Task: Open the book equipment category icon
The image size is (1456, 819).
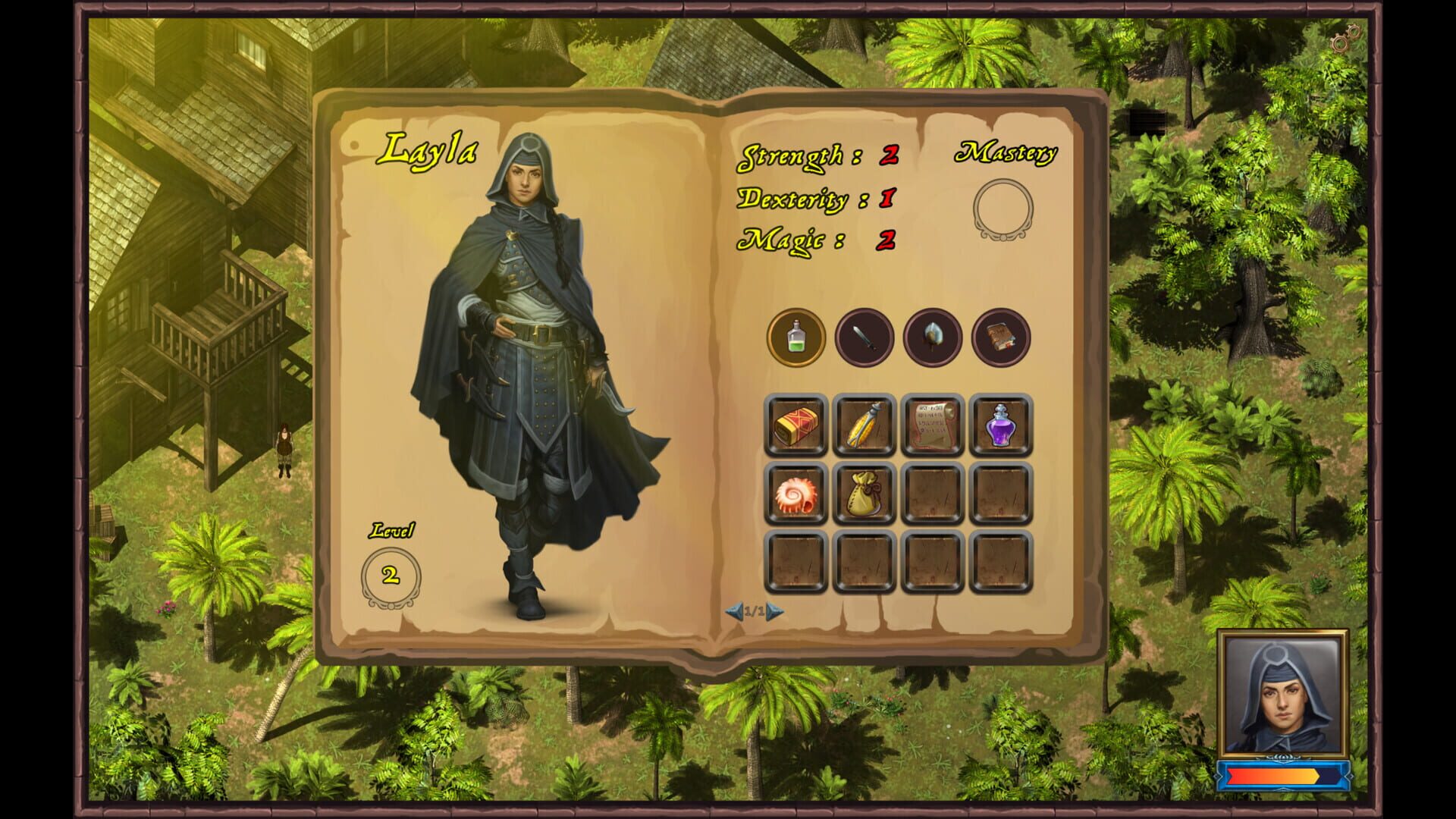Action: [999, 338]
